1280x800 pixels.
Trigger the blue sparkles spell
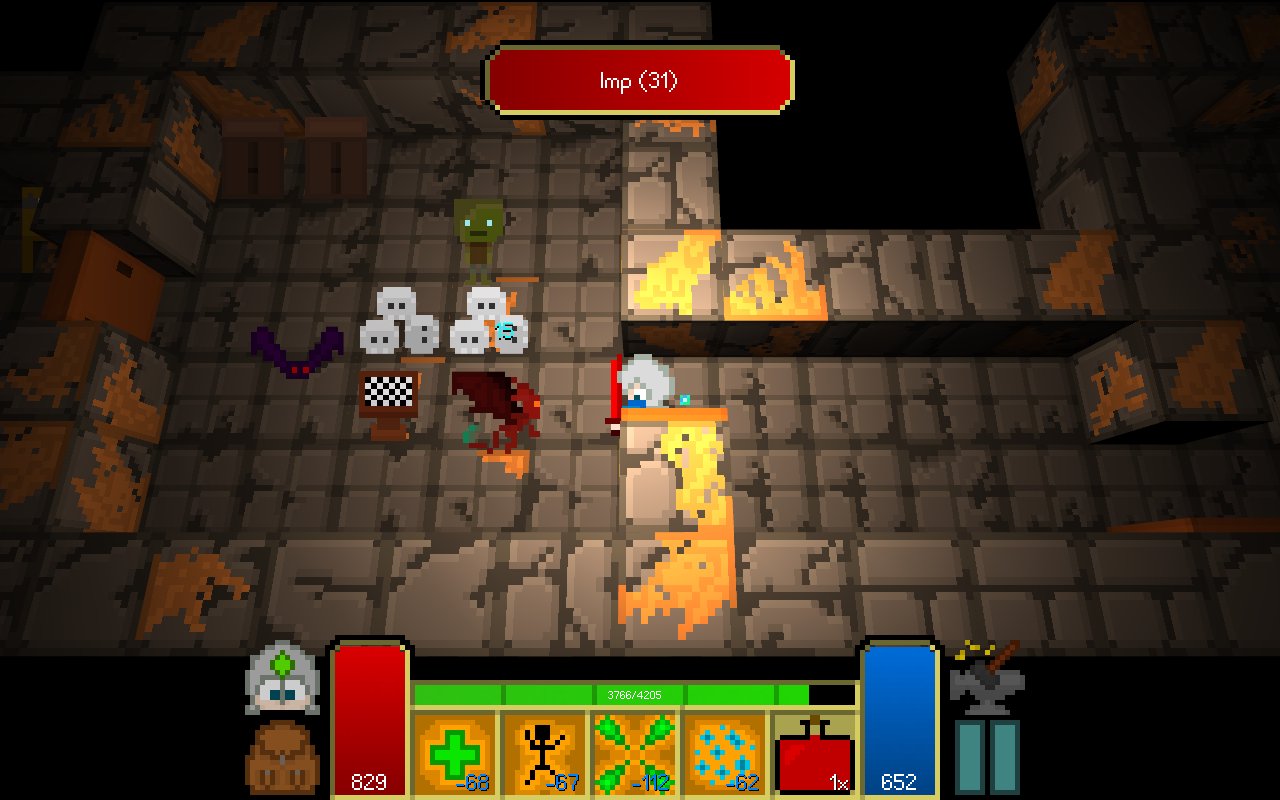(x=721, y=752)
